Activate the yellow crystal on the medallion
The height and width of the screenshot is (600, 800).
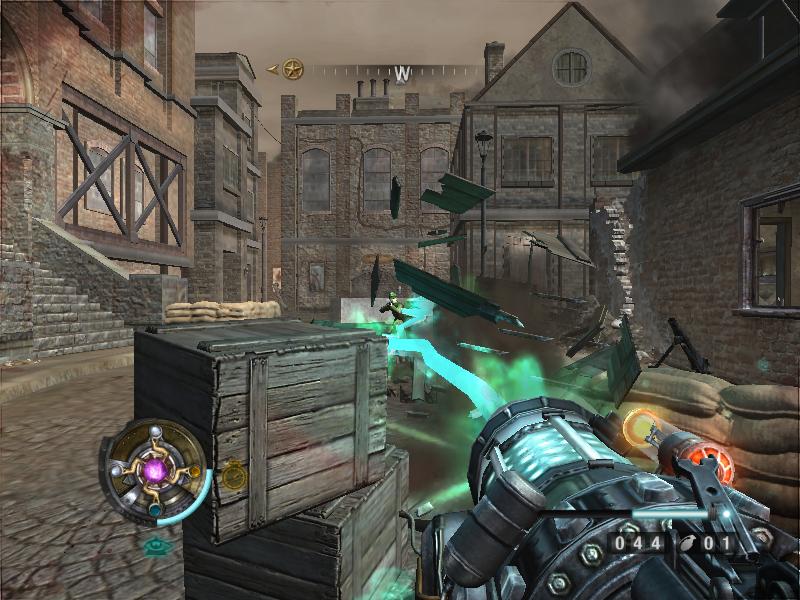pyautogui.click(x=194, y=470)
